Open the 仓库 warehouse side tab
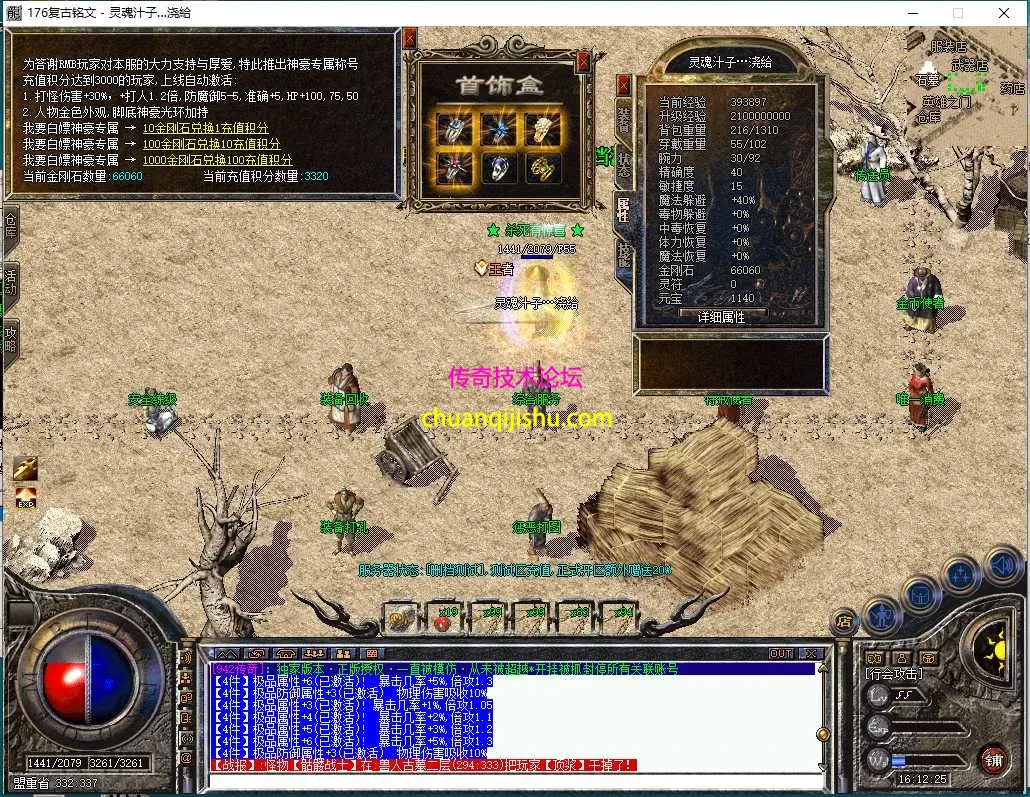 (10, 226)
